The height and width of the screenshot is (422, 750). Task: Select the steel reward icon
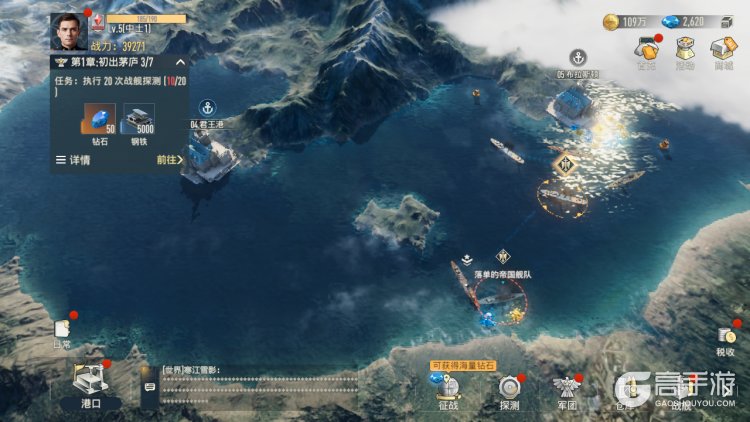pos(137,120)
